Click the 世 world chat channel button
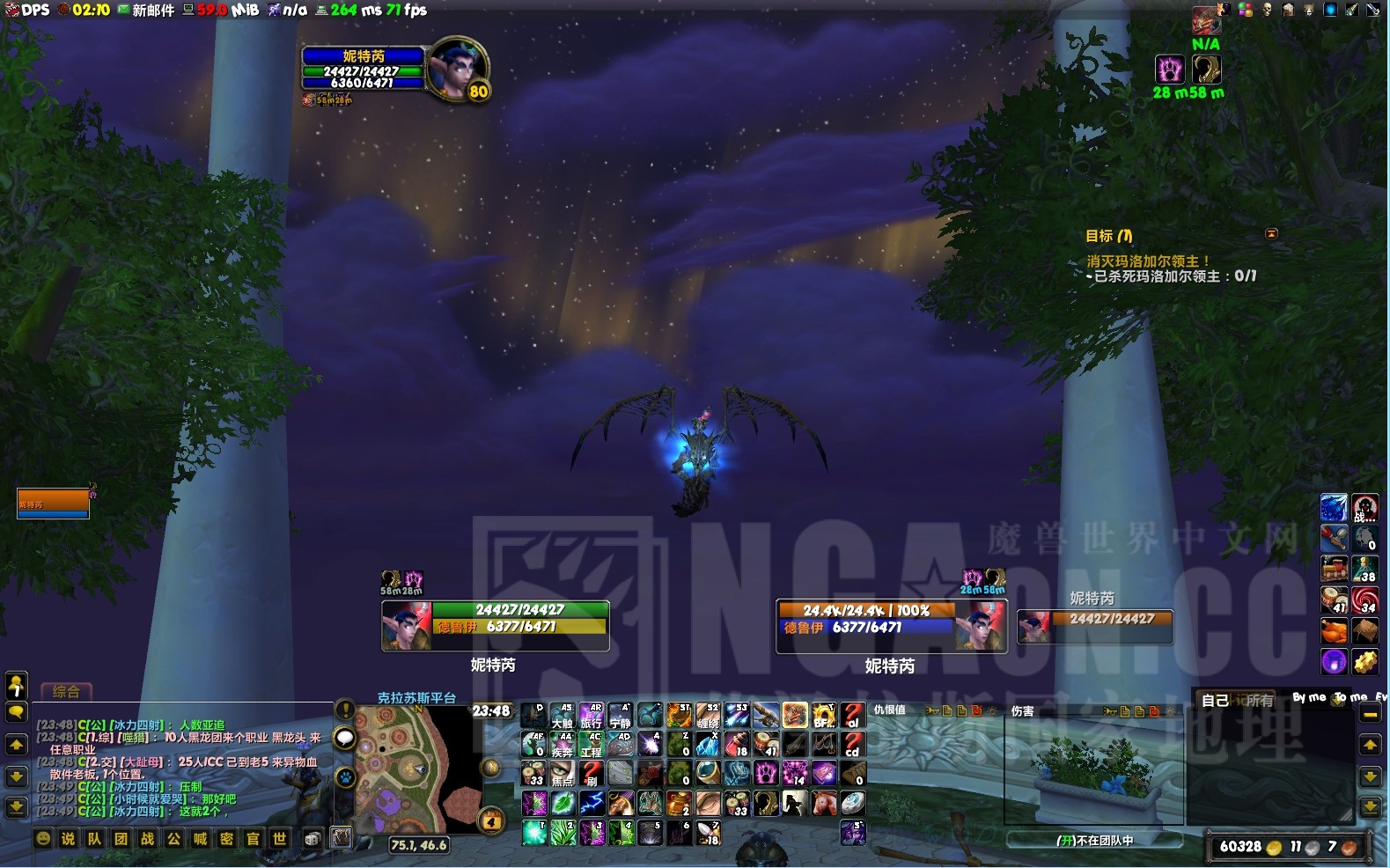This screenshot has height=868, width=1390. tap(279, 839)
